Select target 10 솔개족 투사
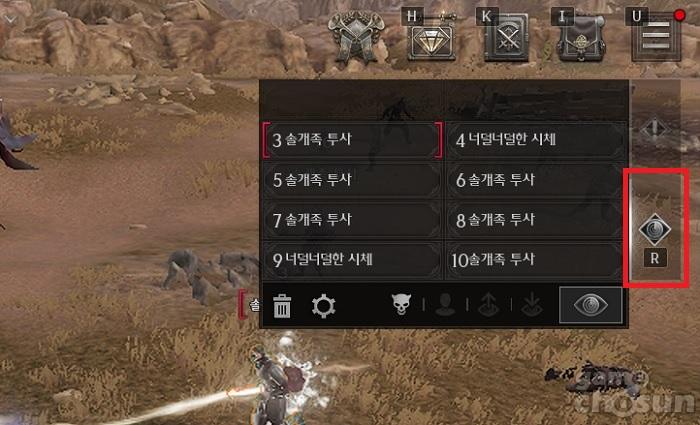 click(535, 260)
